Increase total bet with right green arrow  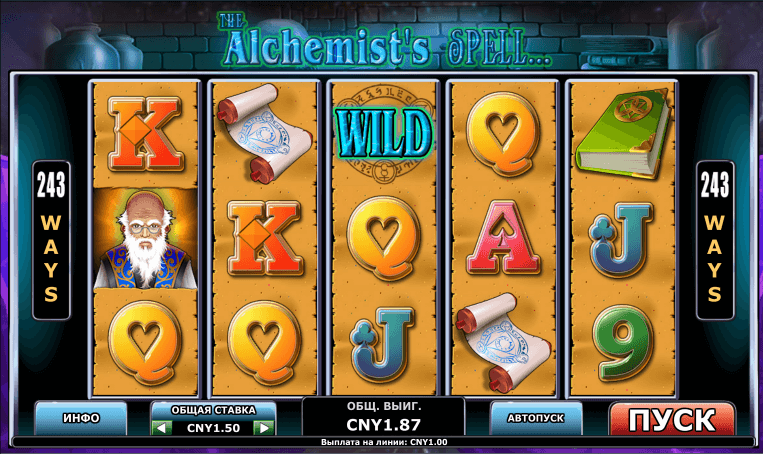click(263, 428)
